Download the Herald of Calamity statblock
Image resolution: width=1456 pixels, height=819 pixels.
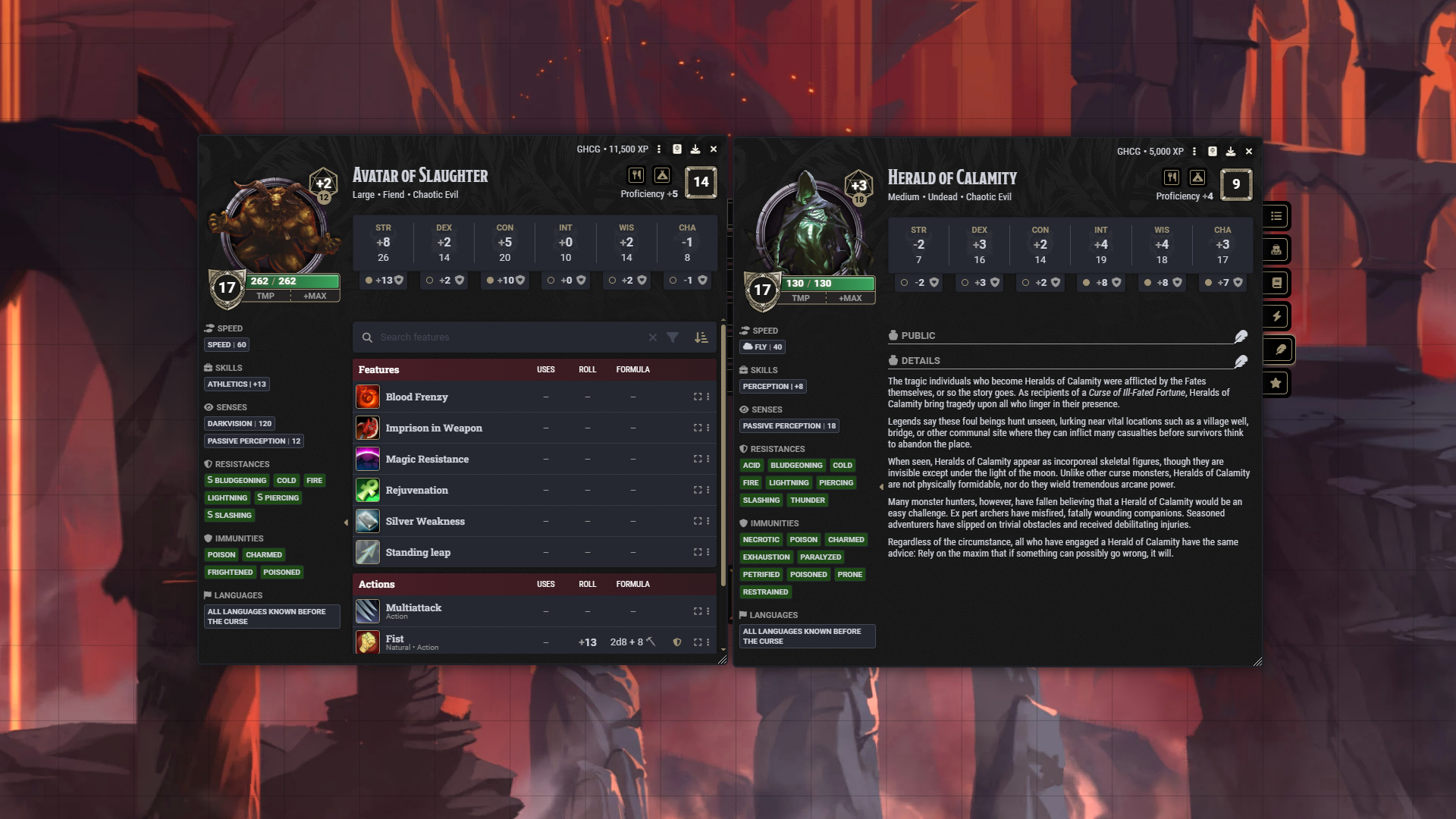click(1230, 151)
